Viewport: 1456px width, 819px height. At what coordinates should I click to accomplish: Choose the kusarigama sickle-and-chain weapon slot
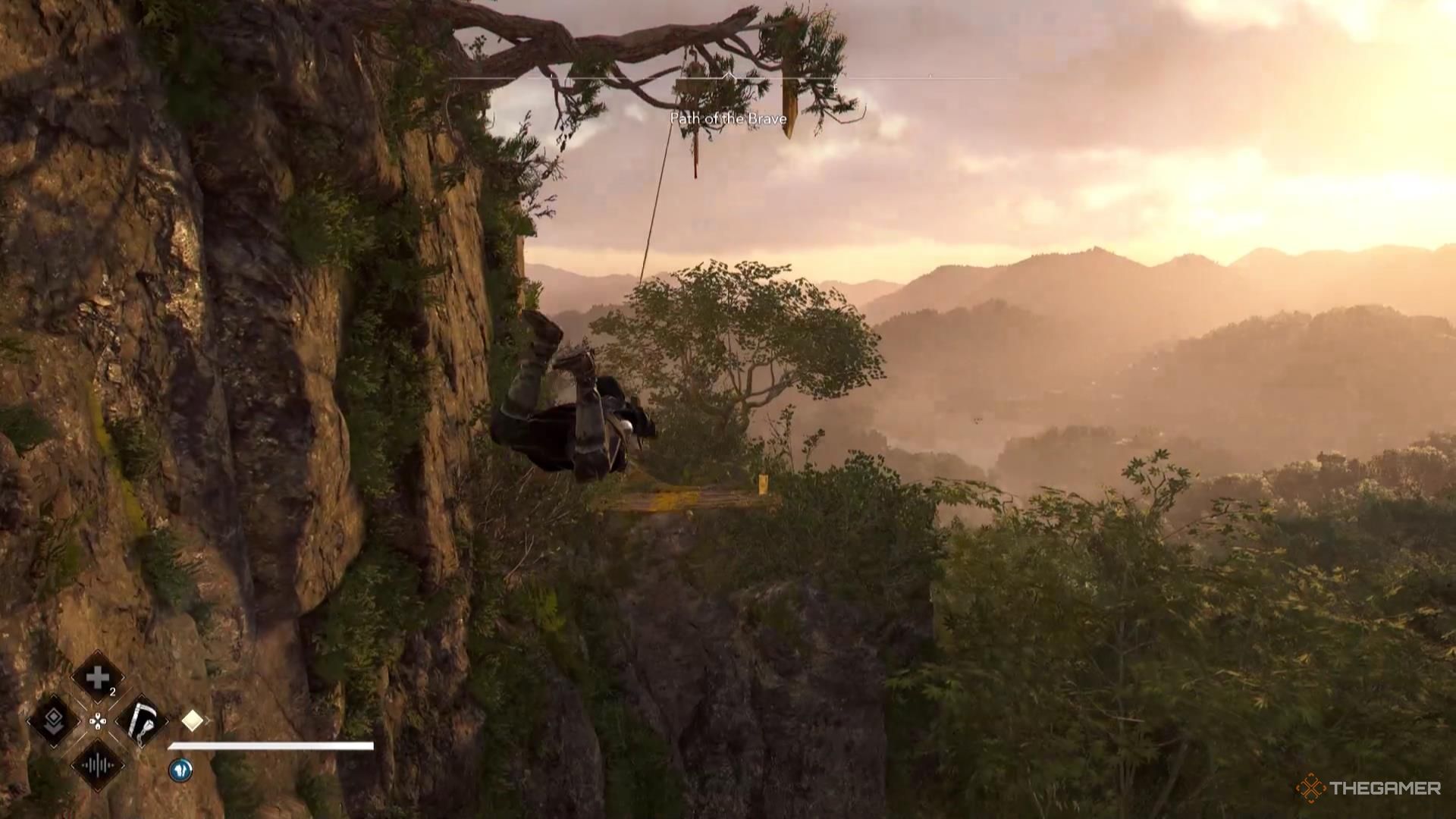[142, 721]
